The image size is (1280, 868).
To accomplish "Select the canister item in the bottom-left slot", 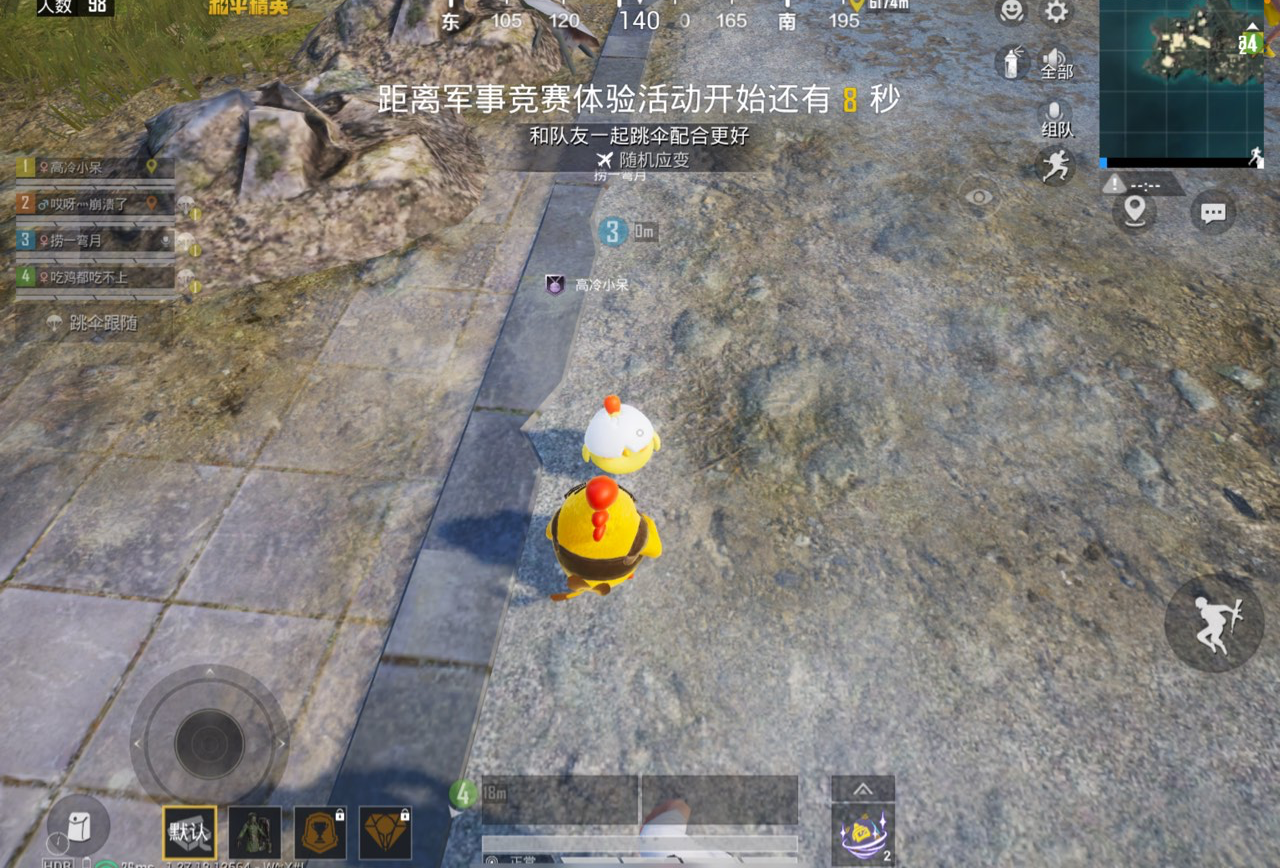I will (x=78, y=827).
